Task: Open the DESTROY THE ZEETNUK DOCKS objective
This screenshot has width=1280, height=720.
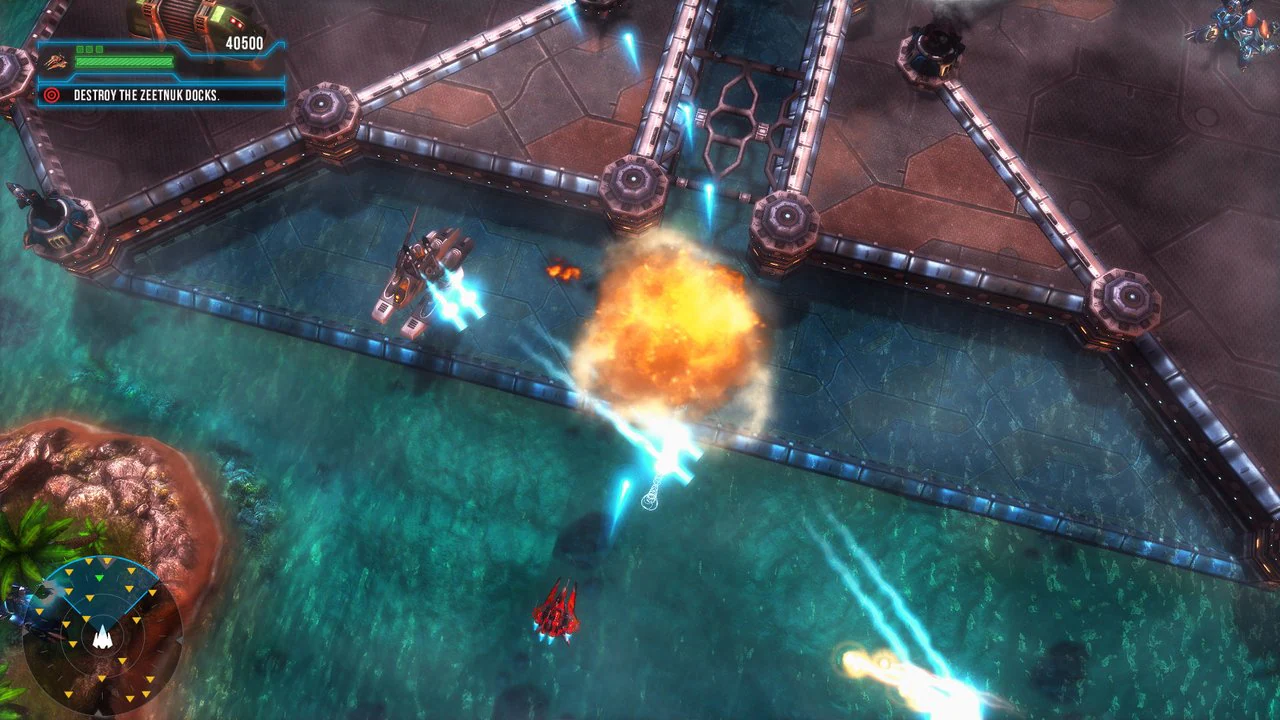Action: (x=145, y=96)
